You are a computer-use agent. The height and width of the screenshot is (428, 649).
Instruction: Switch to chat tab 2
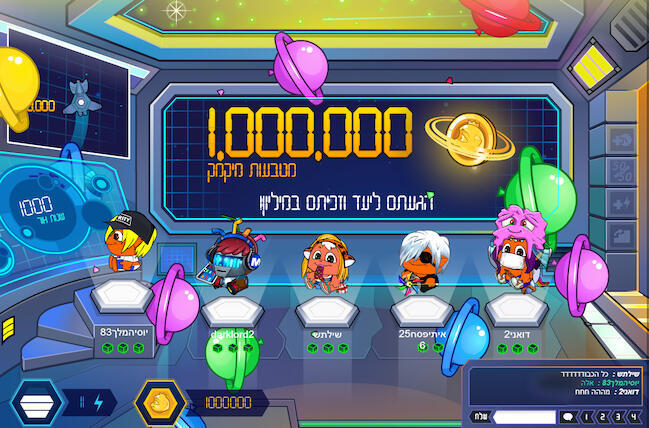tap(602, 416)
